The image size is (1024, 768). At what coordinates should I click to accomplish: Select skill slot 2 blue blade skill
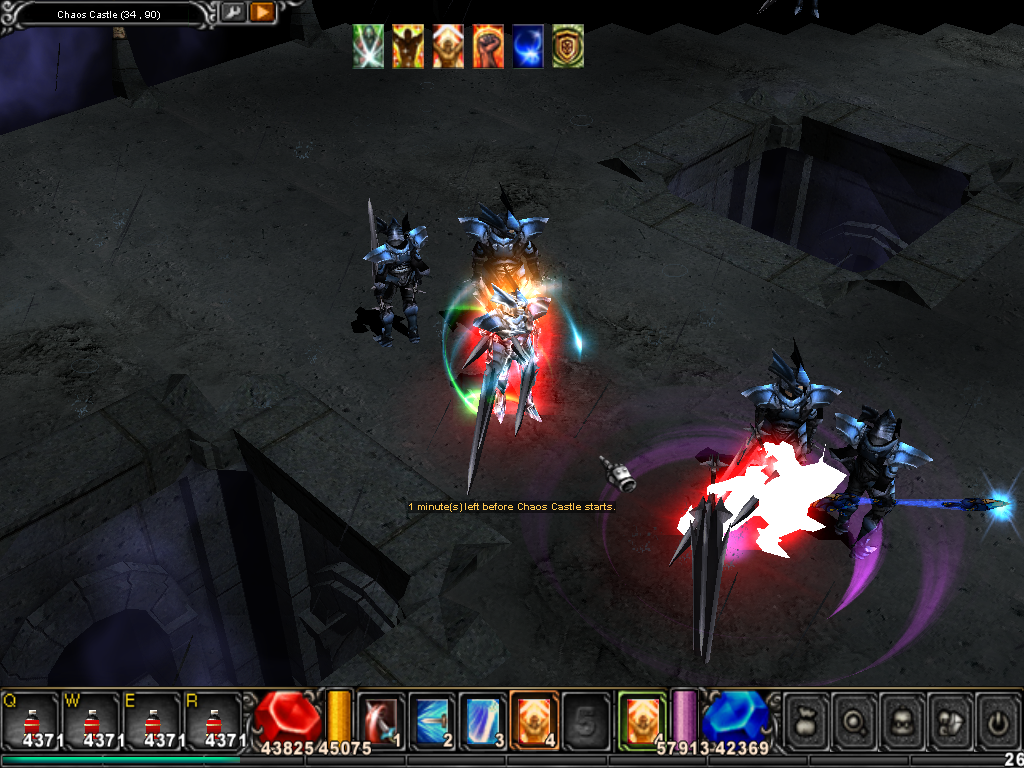(x=433, y=718)
